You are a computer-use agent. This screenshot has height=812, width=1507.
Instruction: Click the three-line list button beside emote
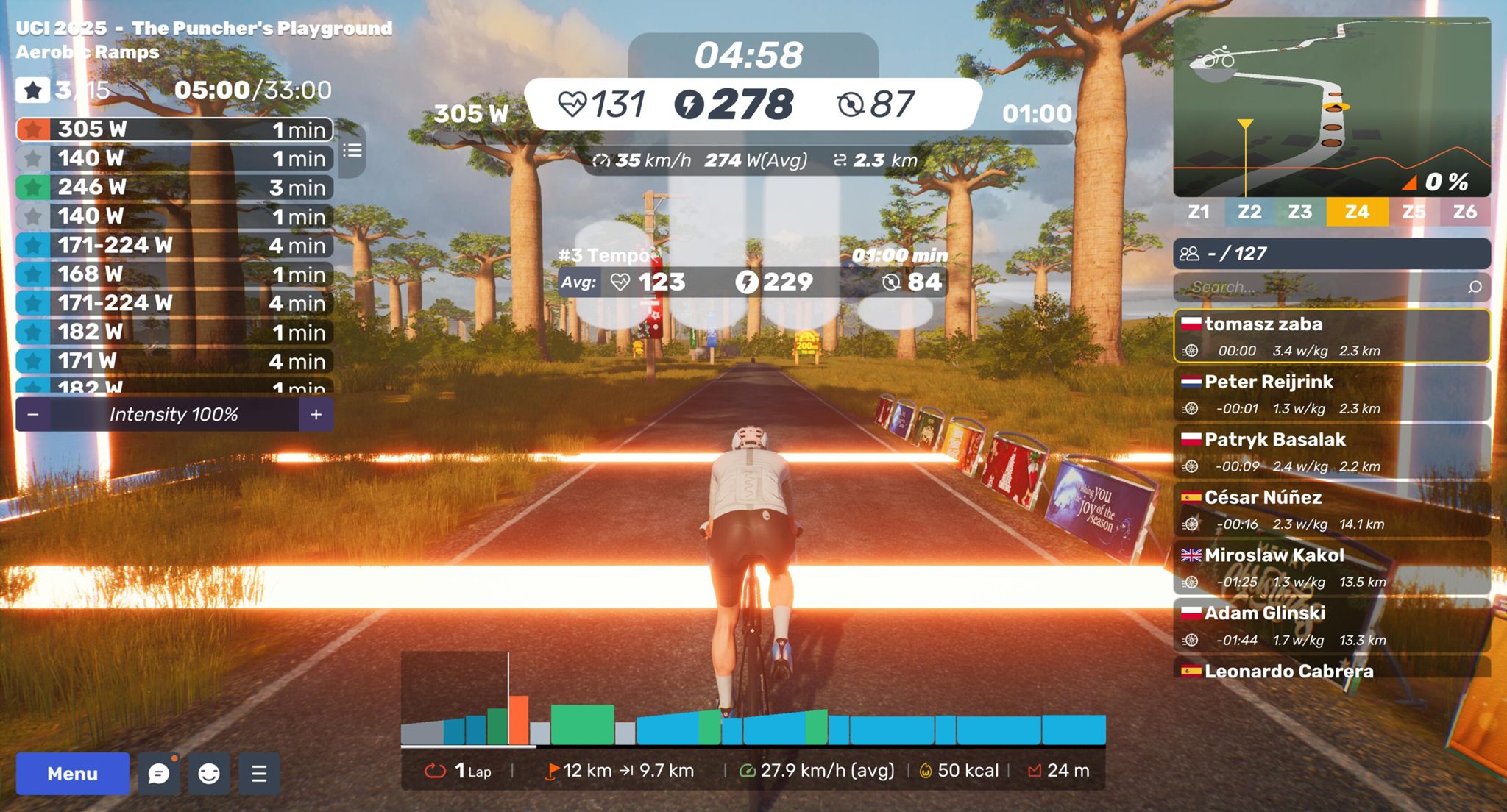pos(259,773)
